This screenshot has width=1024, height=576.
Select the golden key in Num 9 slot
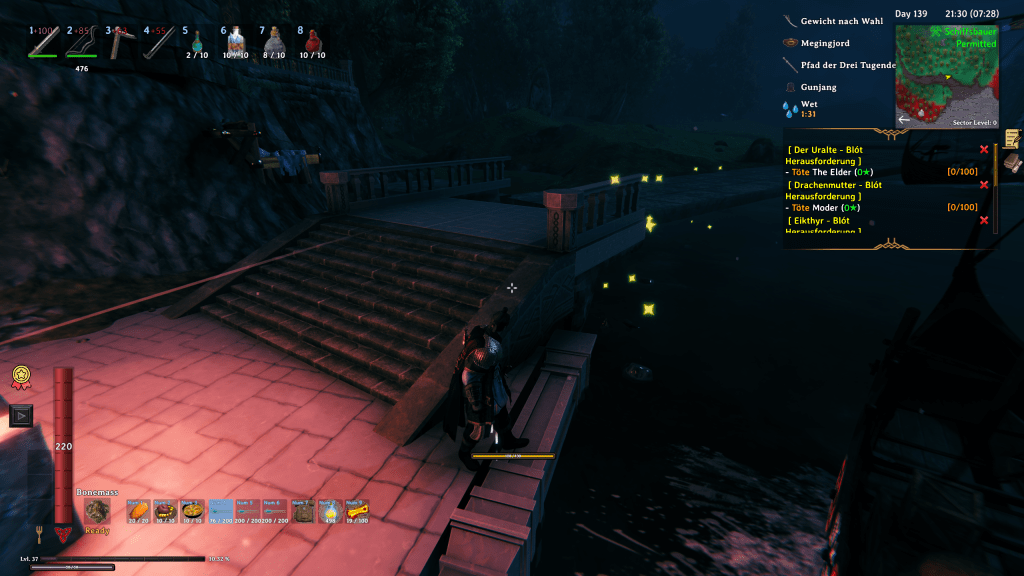[357, 511]
